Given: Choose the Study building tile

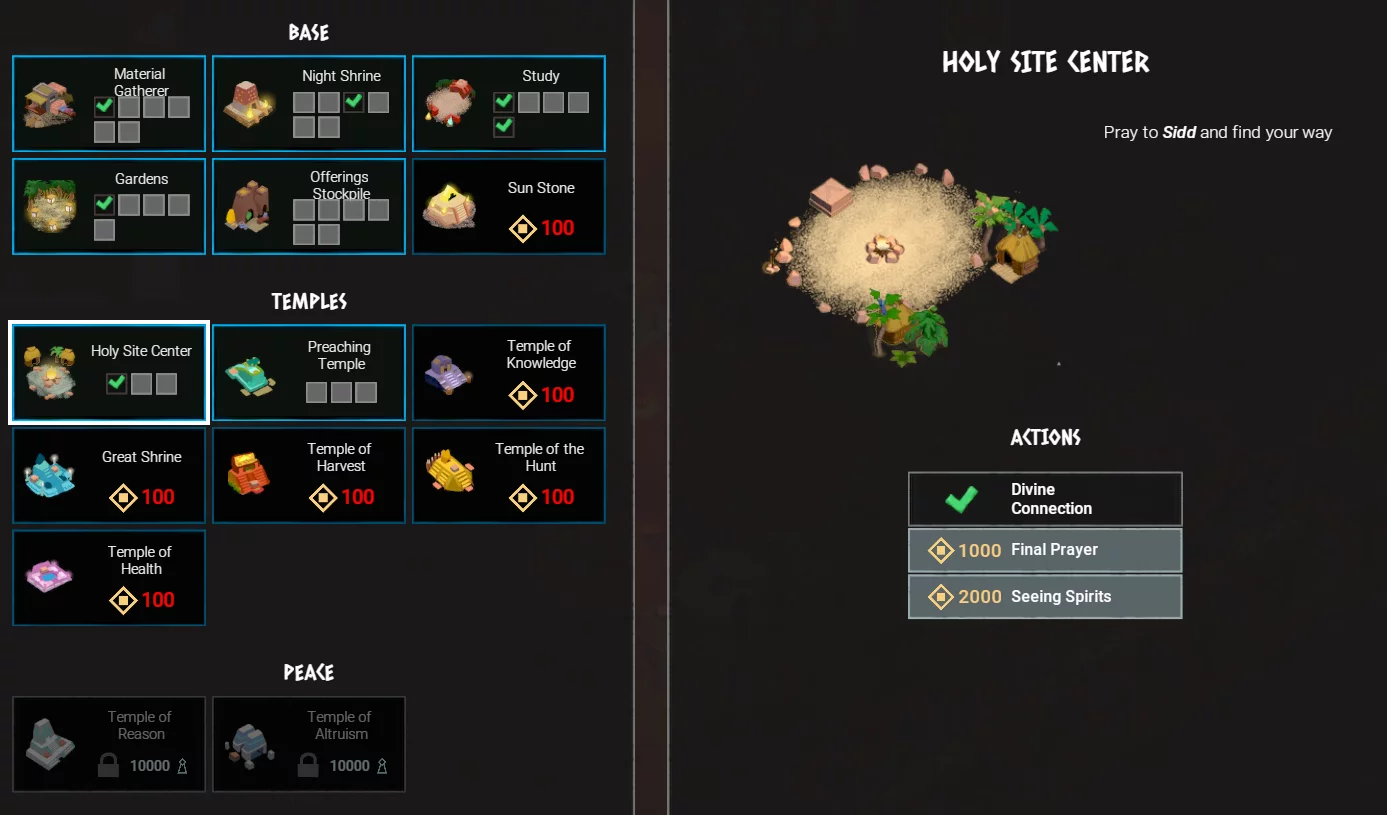Looking at the screenshot, I should point(509,104).
